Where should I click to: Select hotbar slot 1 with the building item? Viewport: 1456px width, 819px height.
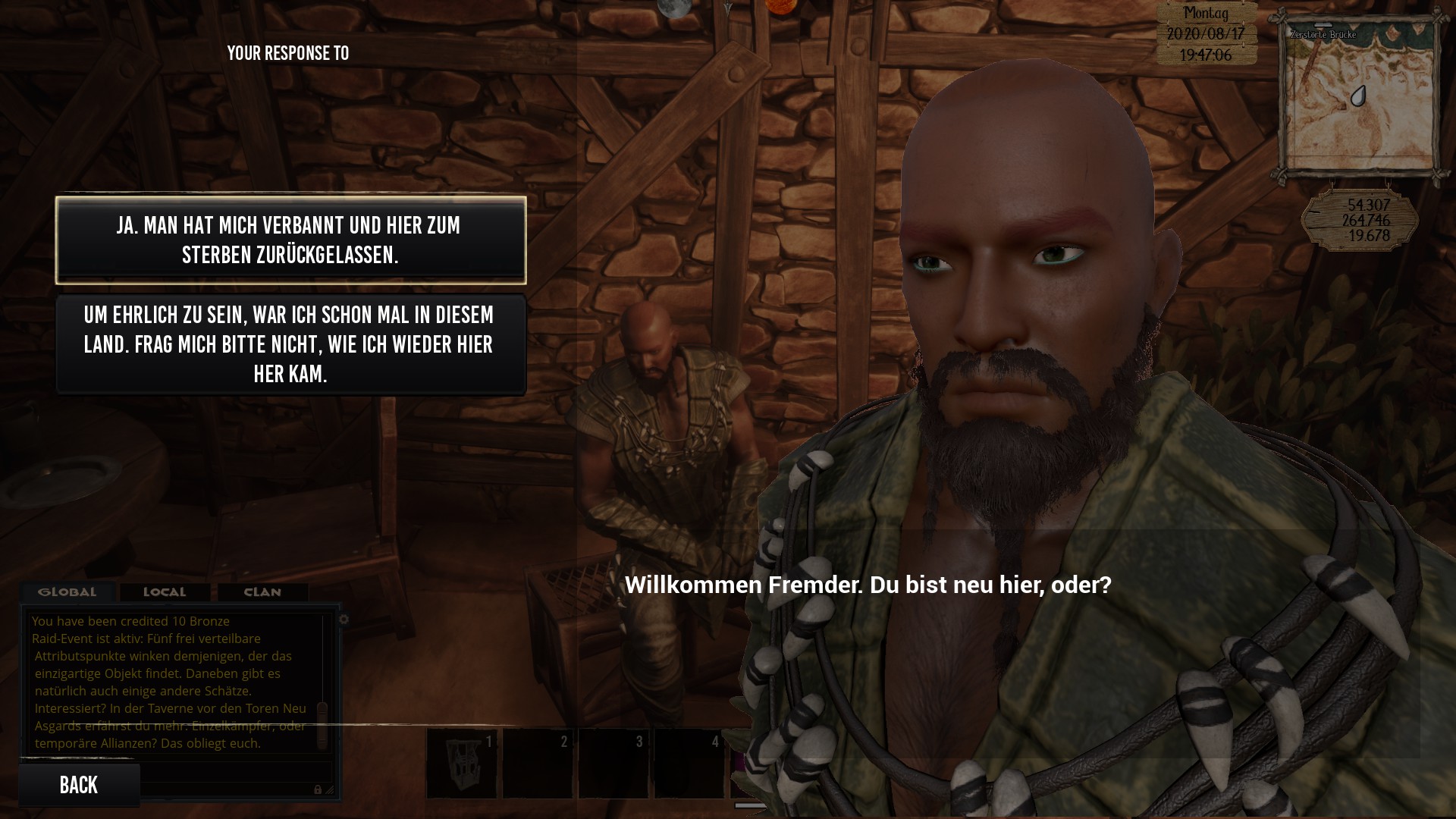point(462,764)
